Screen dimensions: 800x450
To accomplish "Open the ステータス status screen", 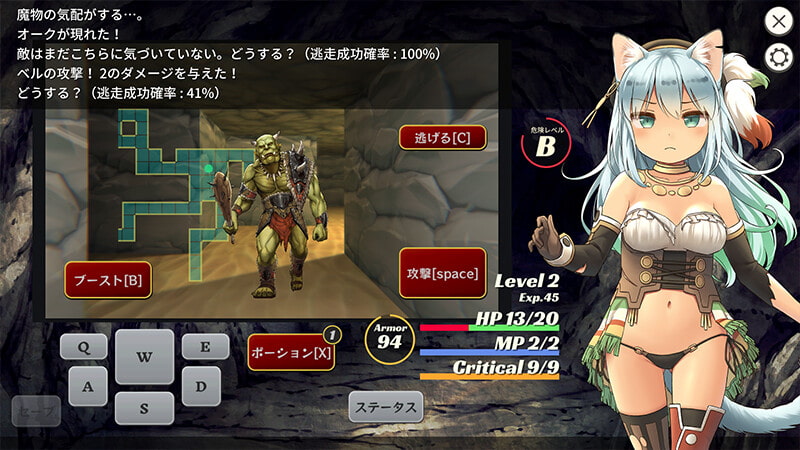I will tap(386, 407).
